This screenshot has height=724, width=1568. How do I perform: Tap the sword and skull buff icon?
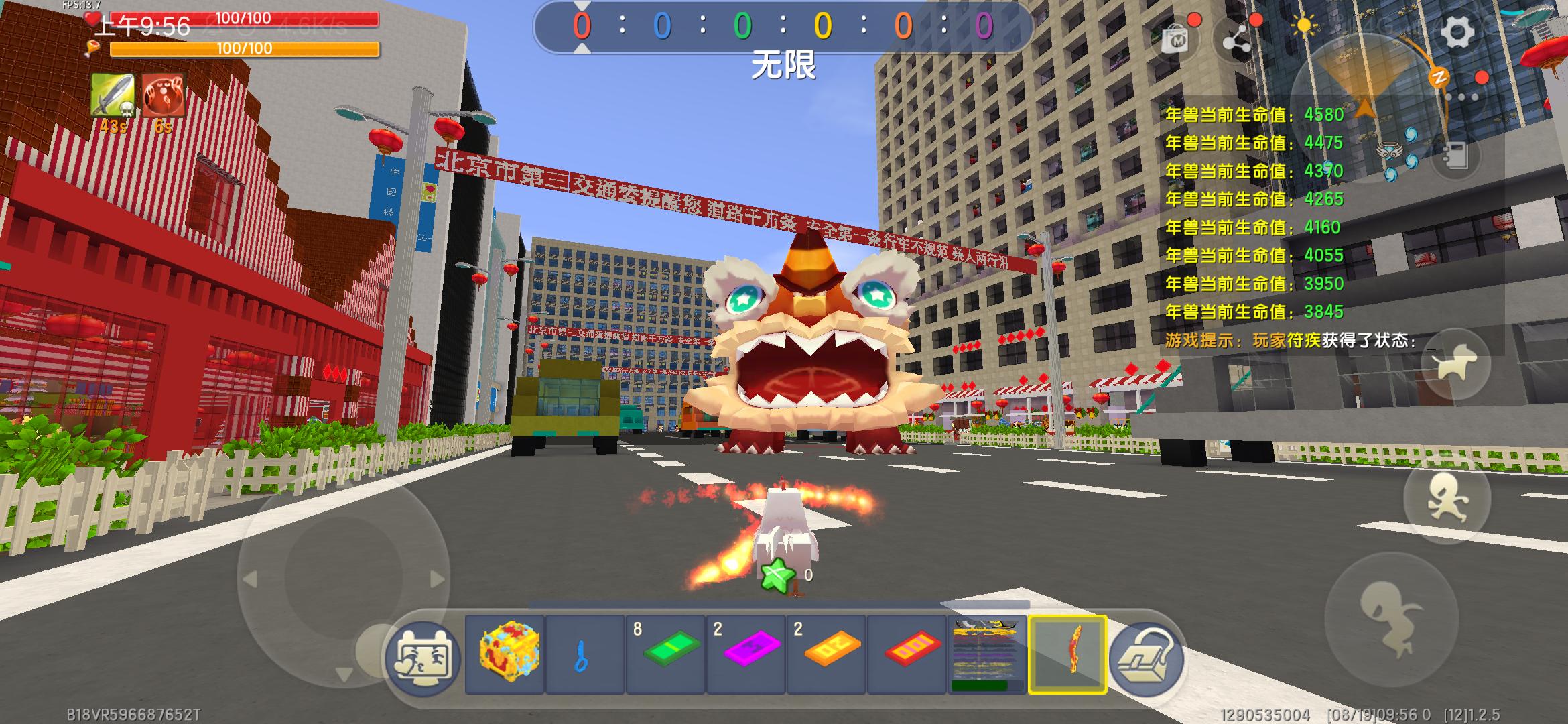pos(112,96)
